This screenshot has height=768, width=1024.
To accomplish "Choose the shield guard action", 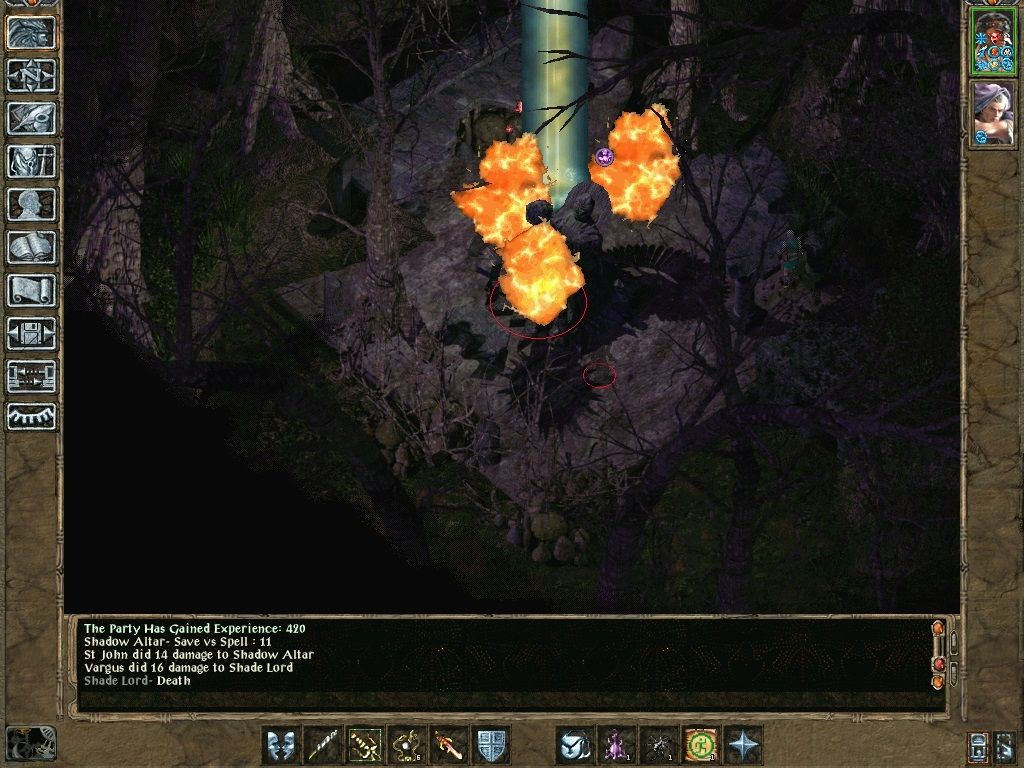I will [491, 745].
